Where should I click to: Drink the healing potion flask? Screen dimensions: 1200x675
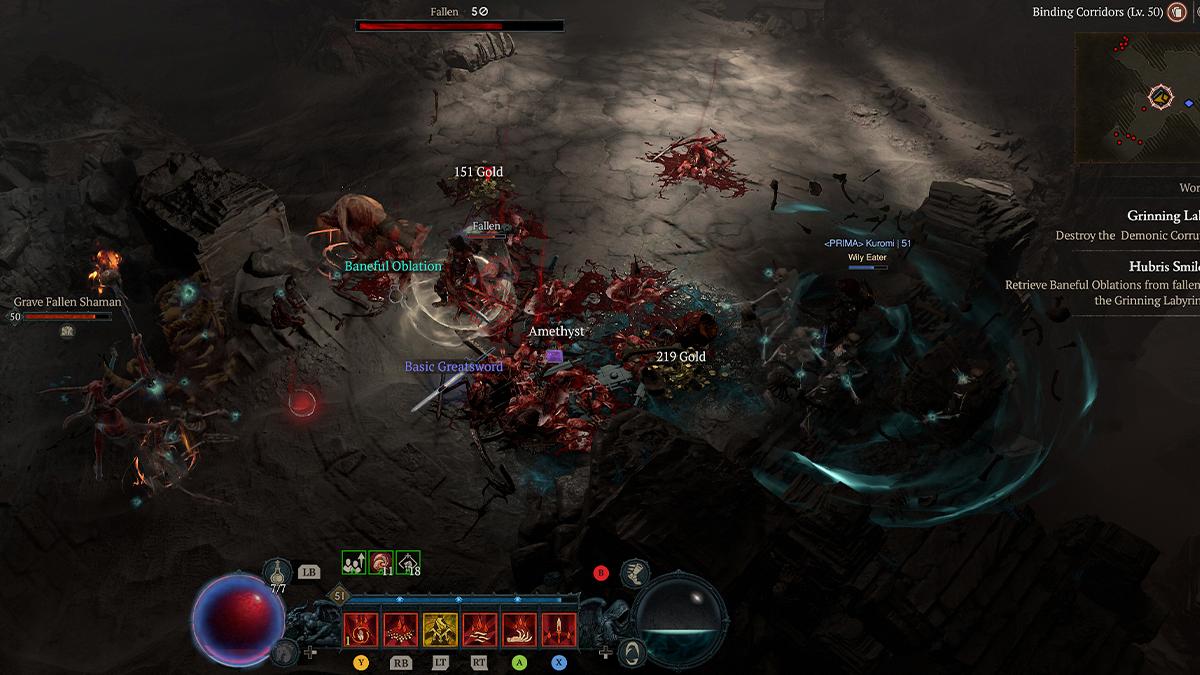coord(279,573)
